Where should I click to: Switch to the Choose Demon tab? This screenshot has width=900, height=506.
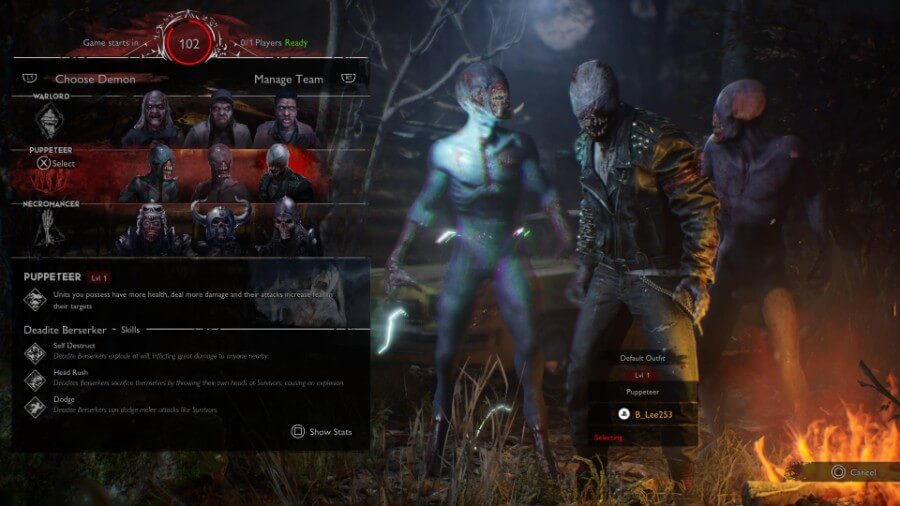[x=95, y=78]
